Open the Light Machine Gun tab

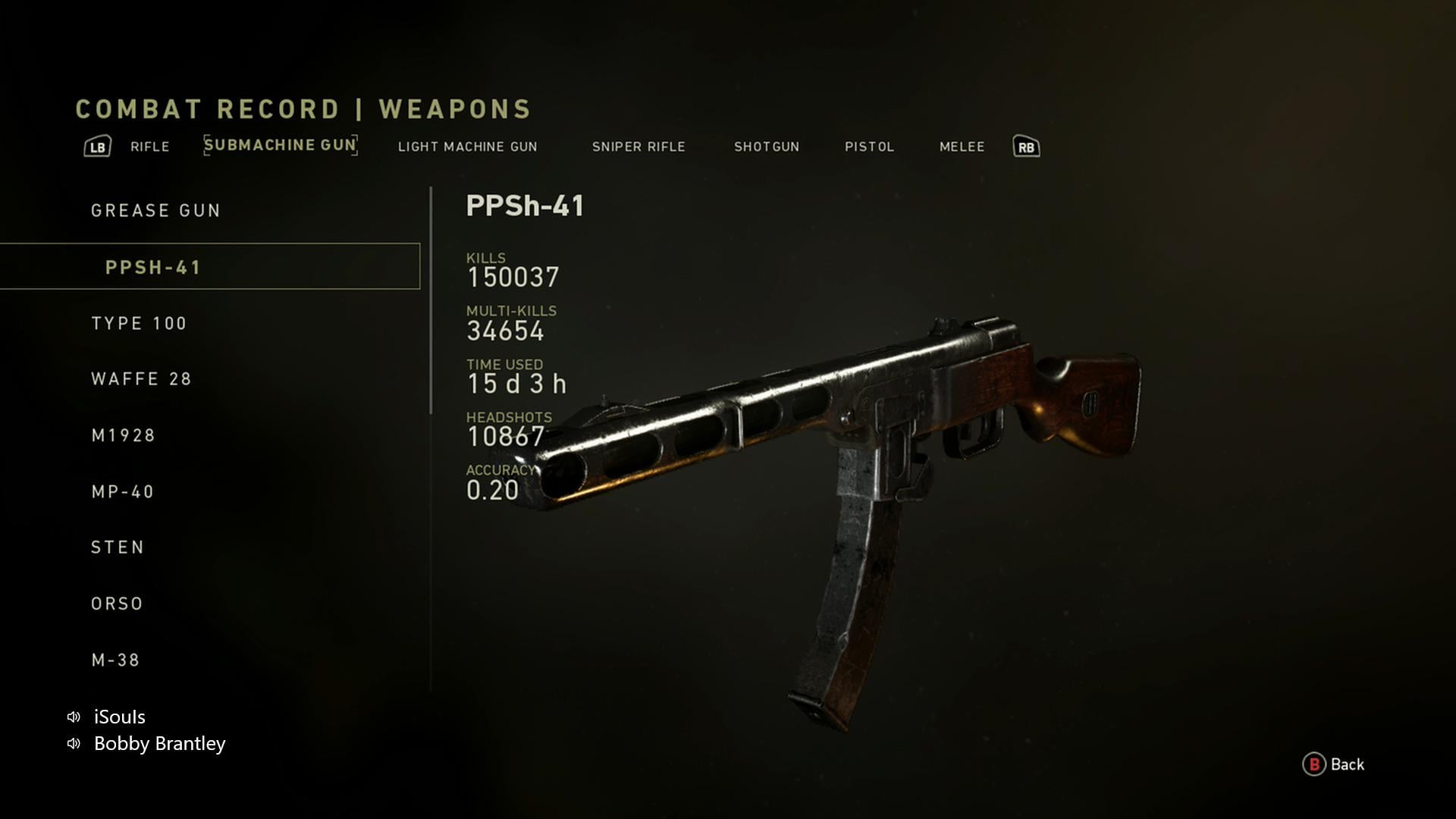467,147
